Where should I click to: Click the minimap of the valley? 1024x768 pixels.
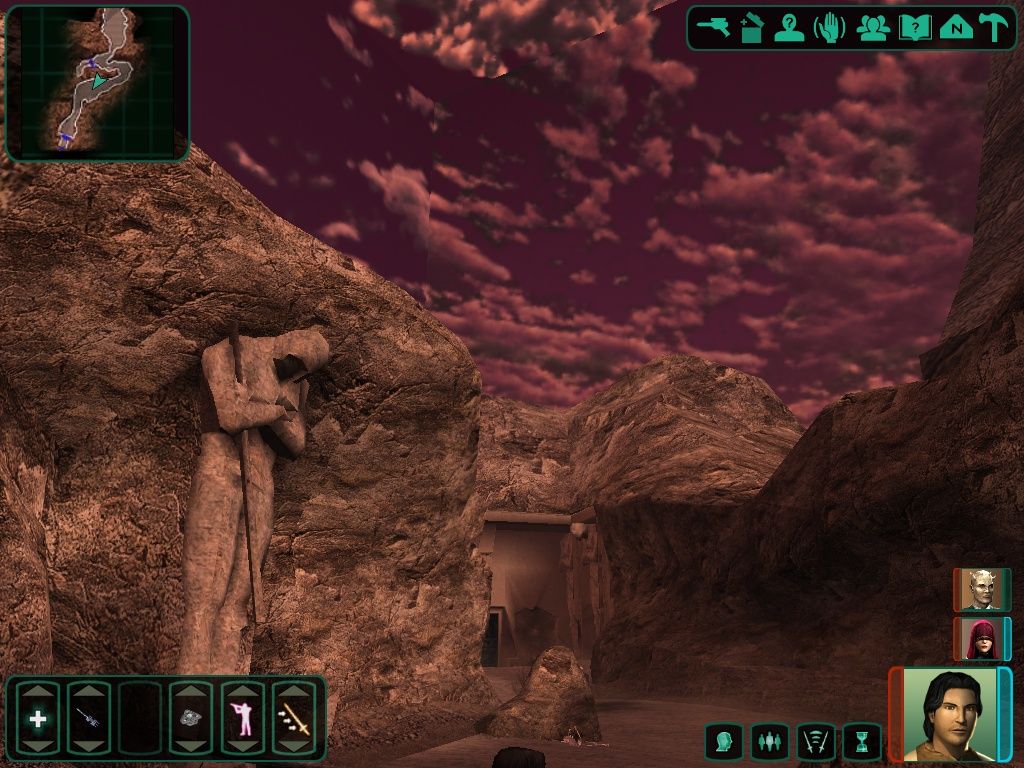pyautogui.click(x=97, y=83)
